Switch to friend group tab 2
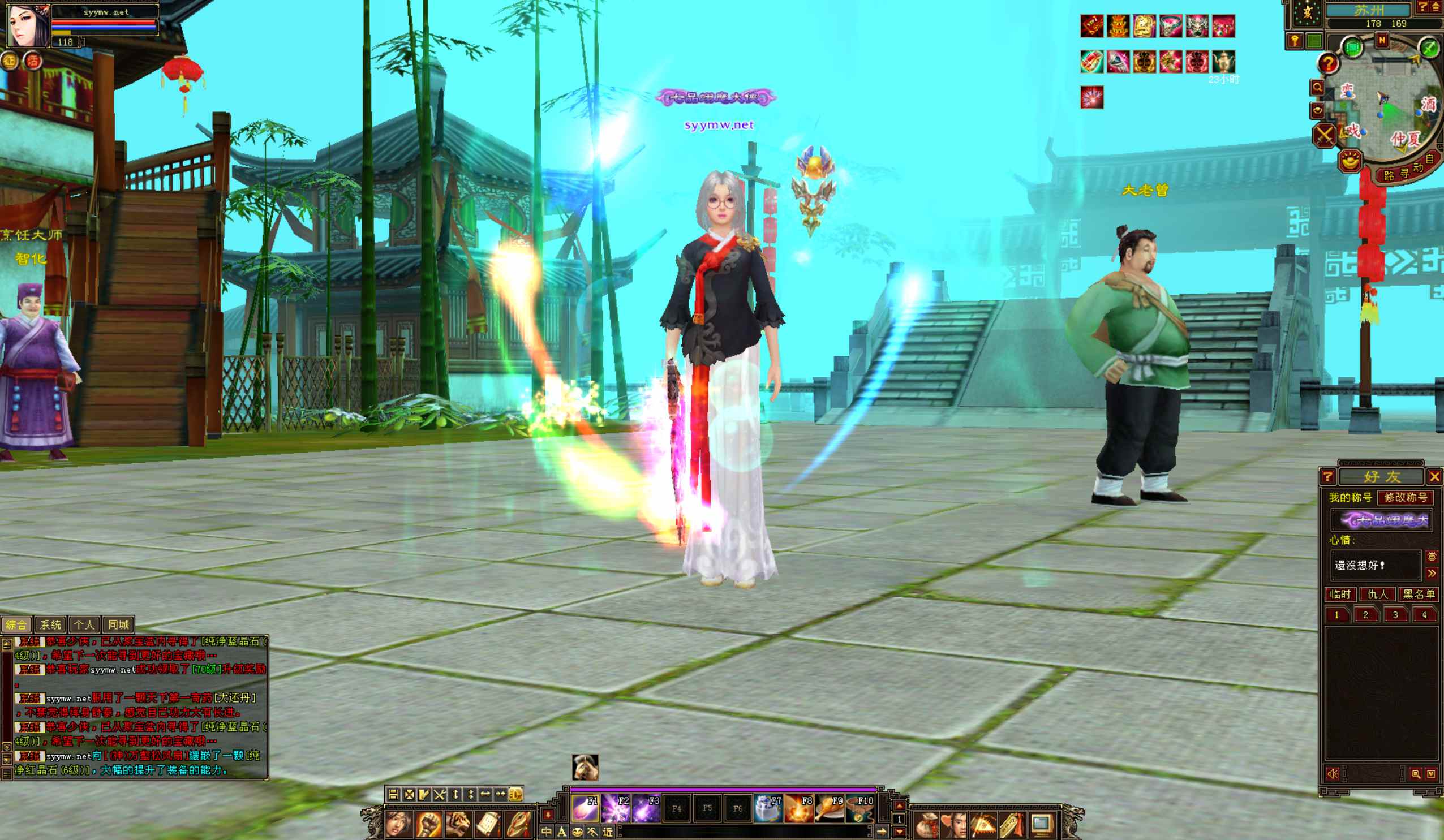This screenshot has height=840, width=1444. 1365,615
